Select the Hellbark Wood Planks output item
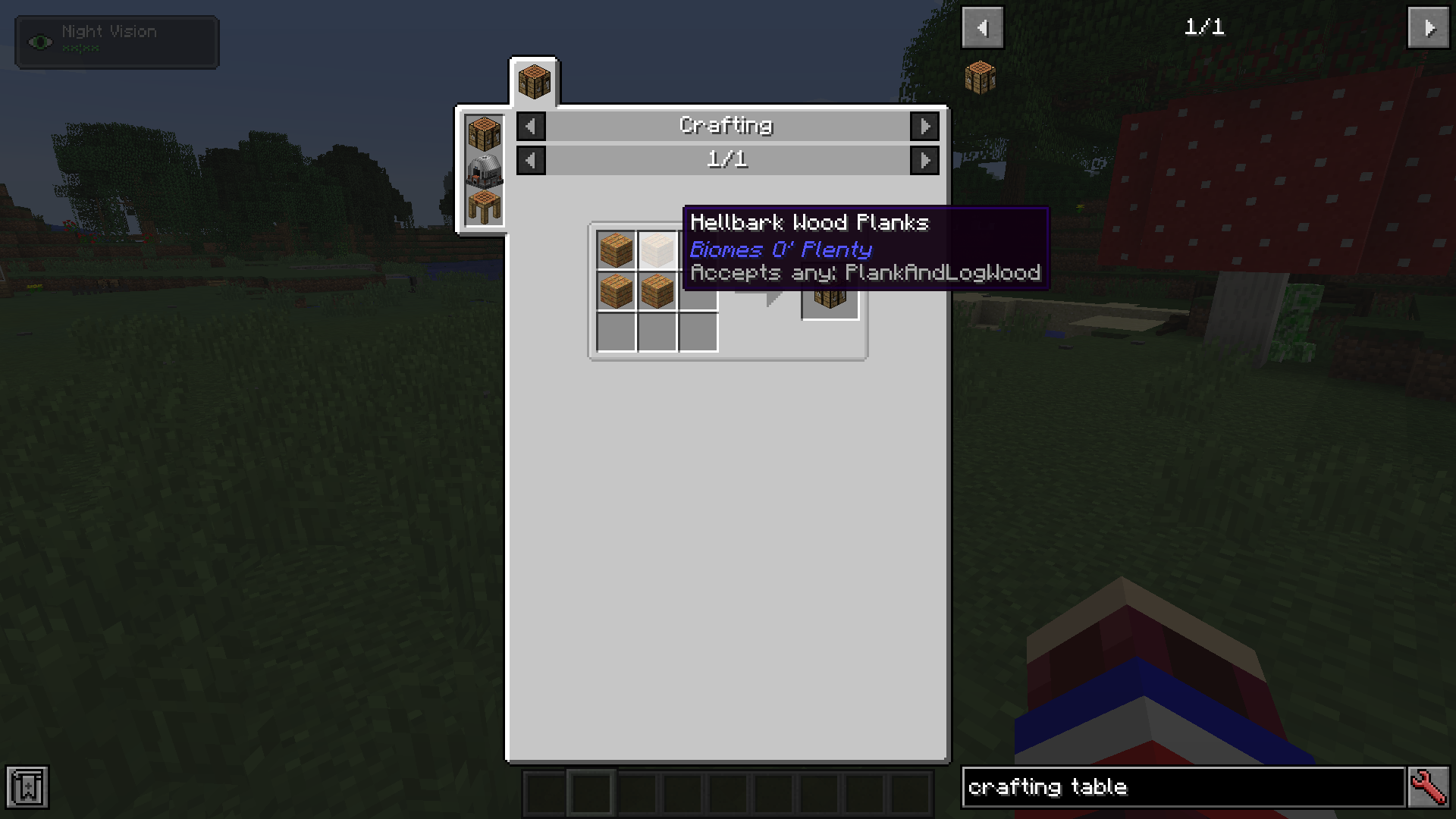 pyautogui.click(x=830, y=294)
